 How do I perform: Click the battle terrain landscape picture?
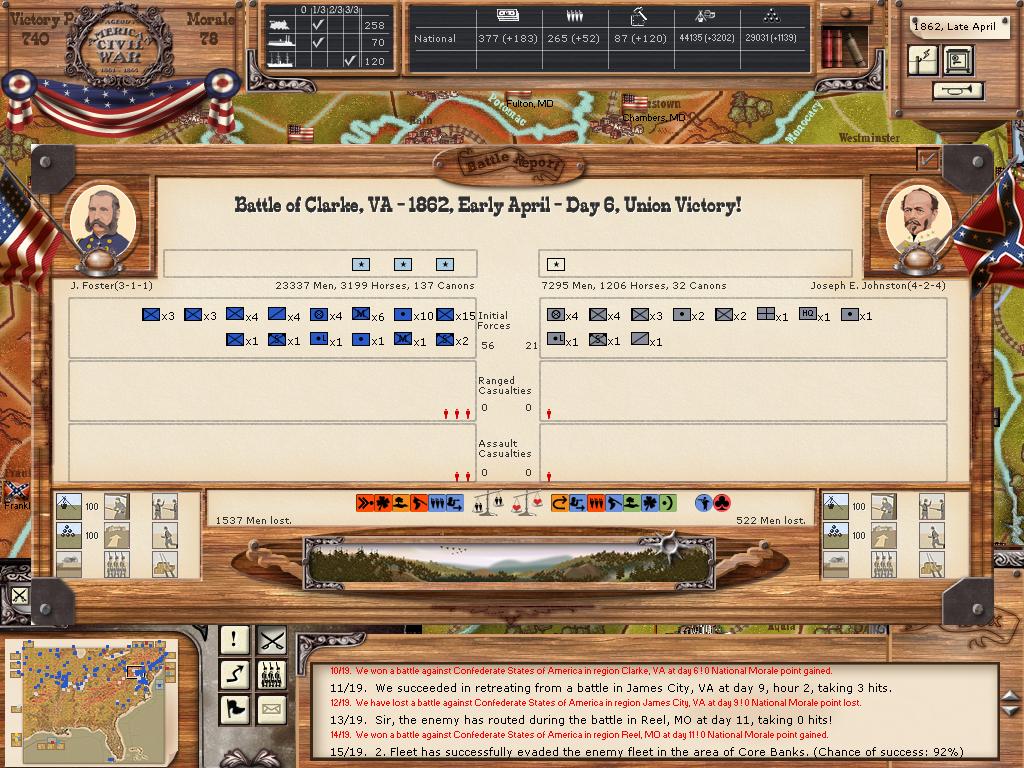tap(510, 558)
